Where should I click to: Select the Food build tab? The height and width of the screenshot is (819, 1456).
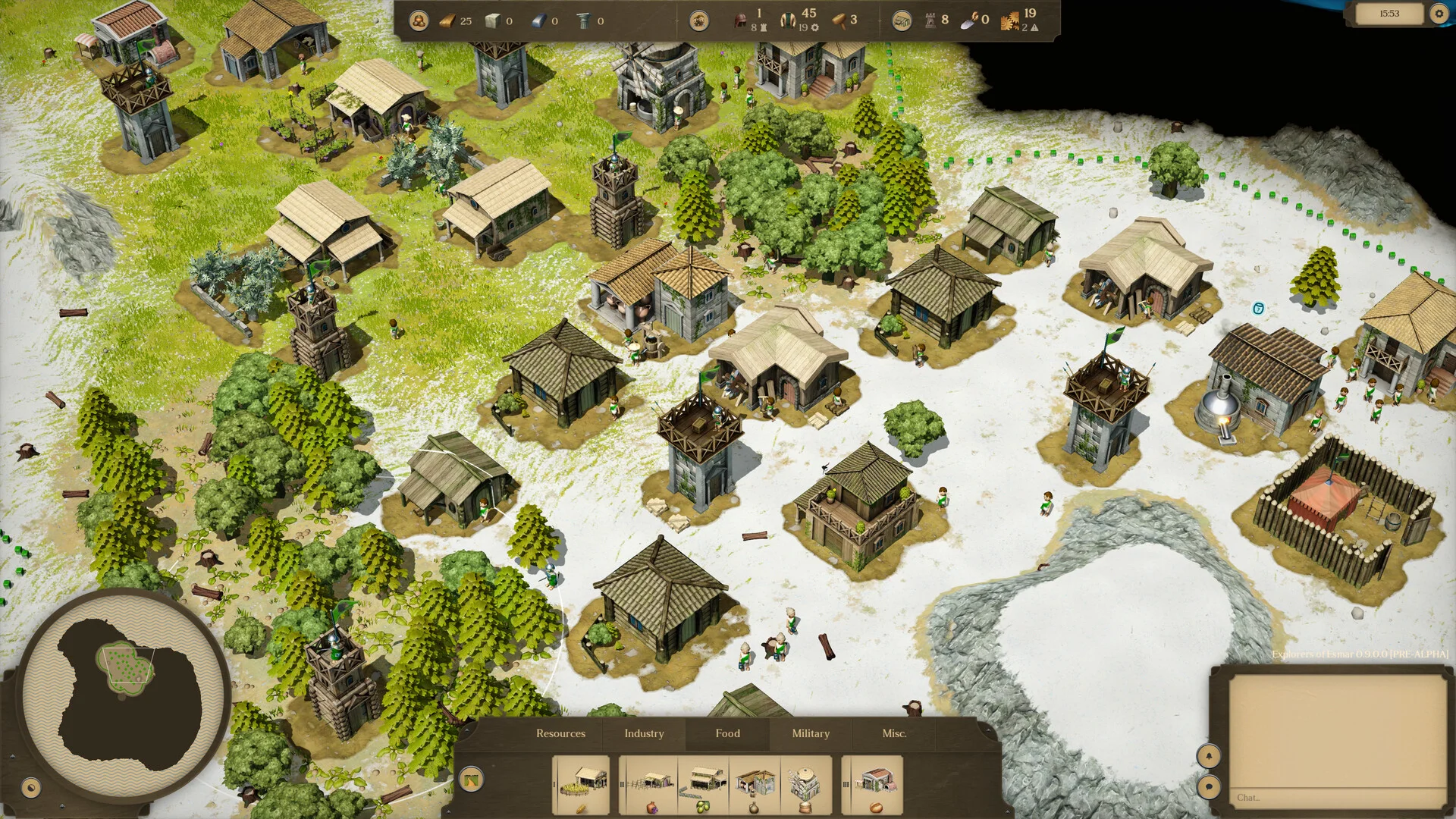(727, 733)
